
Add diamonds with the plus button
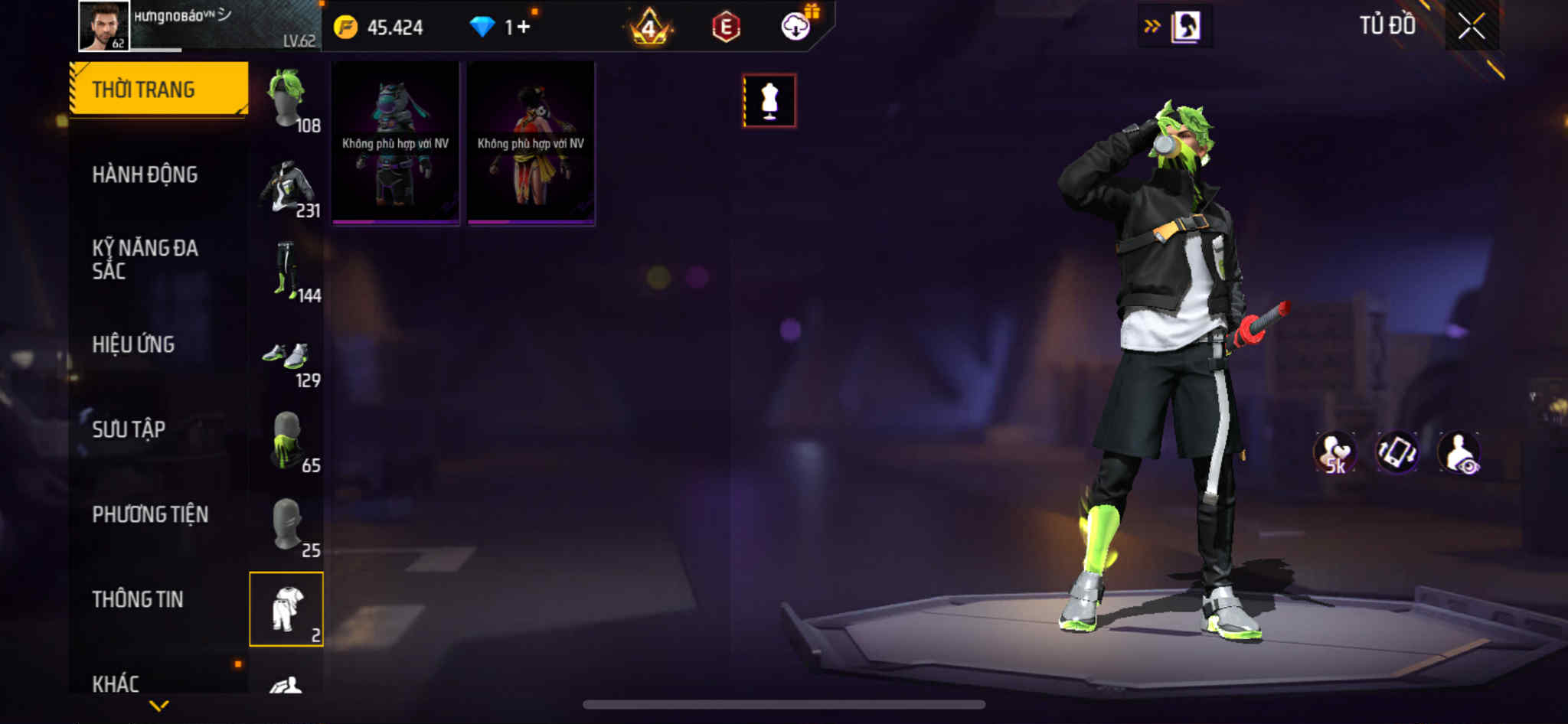(x=524, y=28)
